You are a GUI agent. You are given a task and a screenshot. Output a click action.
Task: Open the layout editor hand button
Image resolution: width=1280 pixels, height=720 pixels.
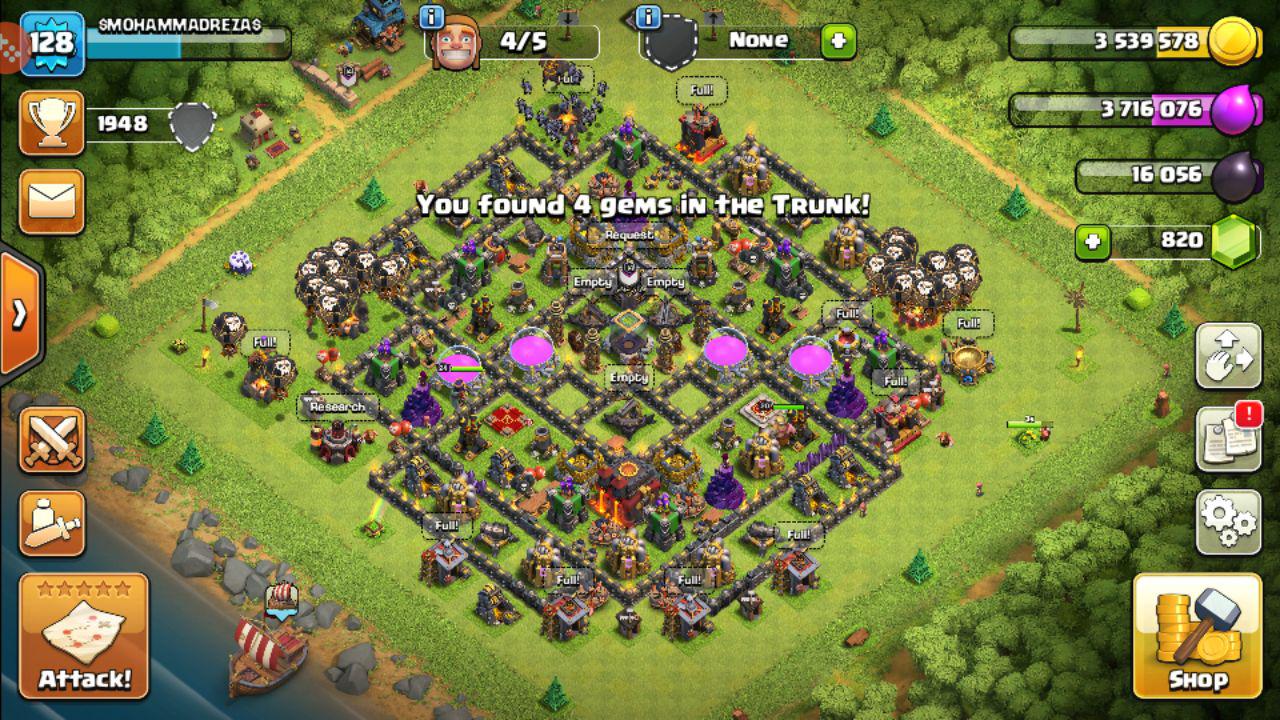pyautogui.click(x=1228, y=355)
